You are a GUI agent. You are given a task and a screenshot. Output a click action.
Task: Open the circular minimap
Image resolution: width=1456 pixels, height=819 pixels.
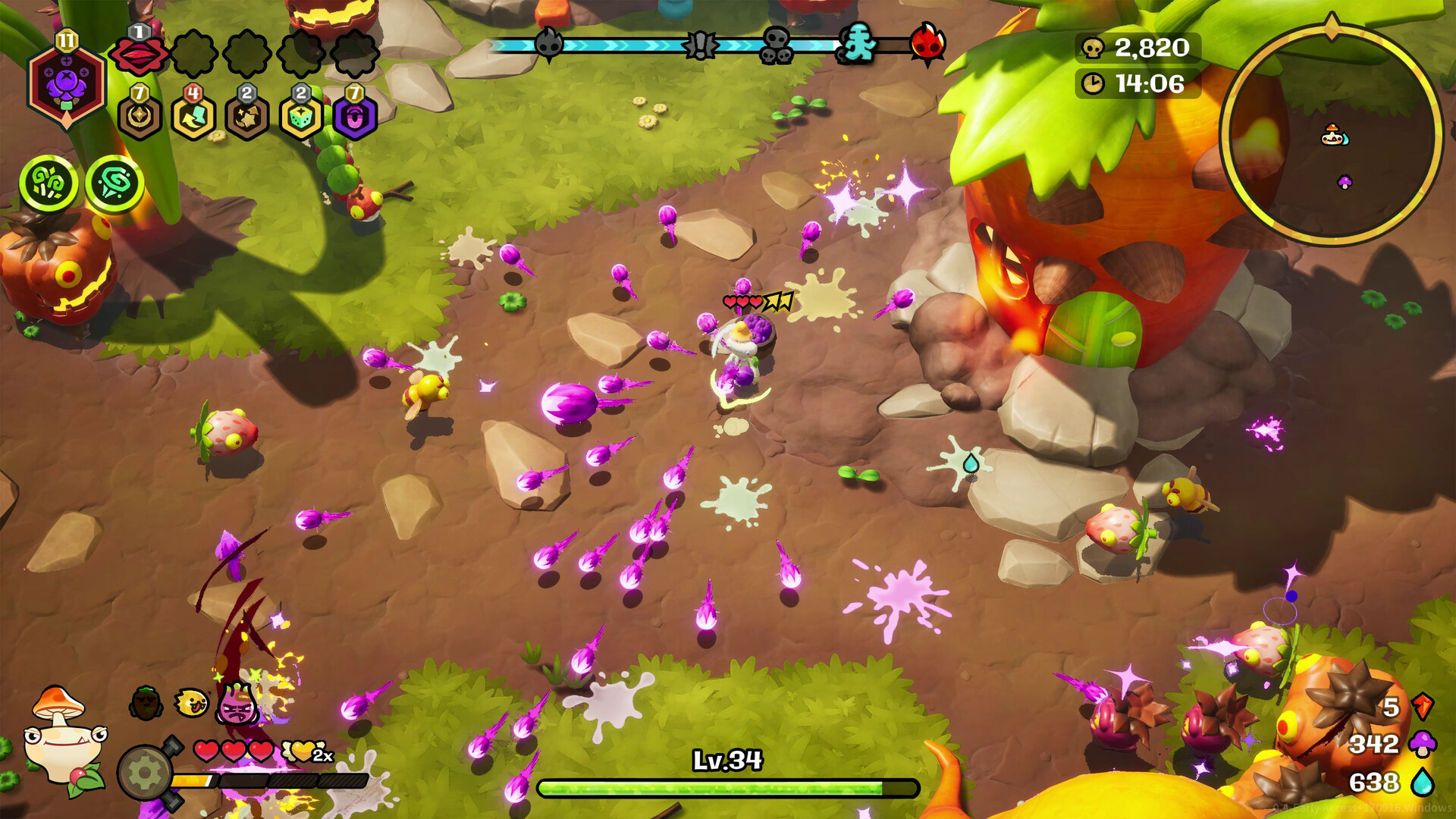1332,134
